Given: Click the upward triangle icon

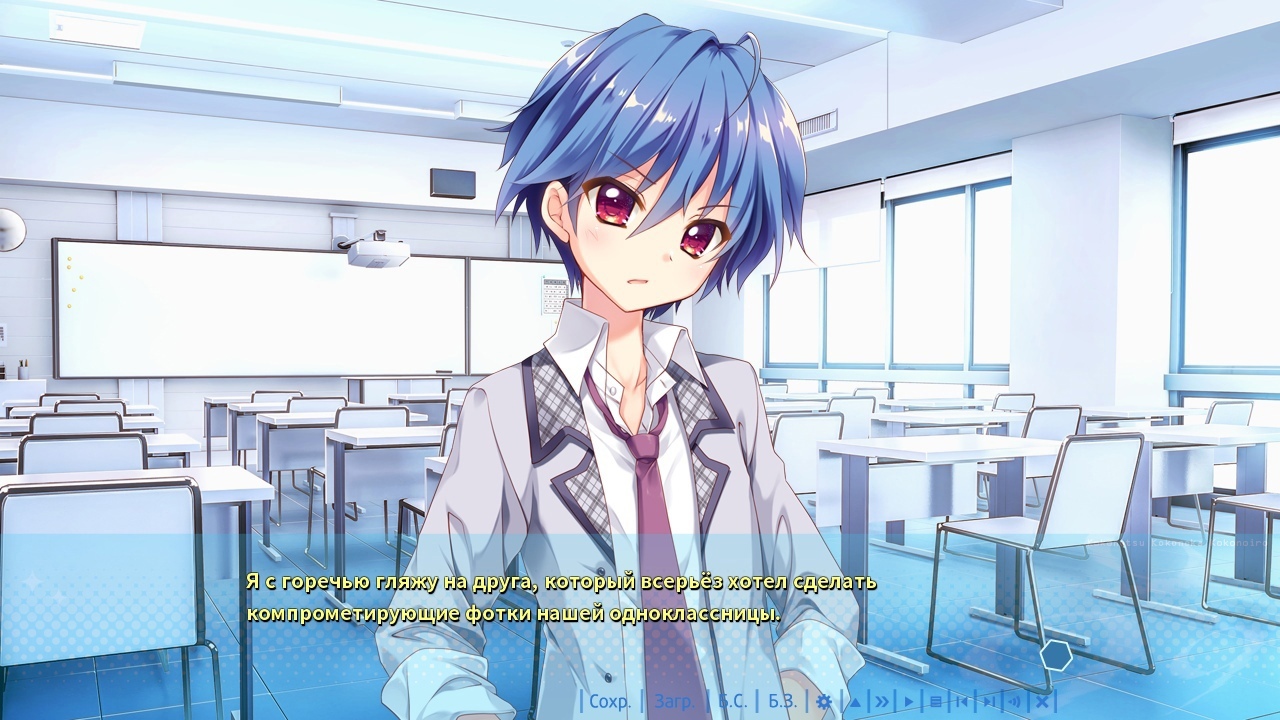Looking at the screenshot, I should tap(855, 701).
